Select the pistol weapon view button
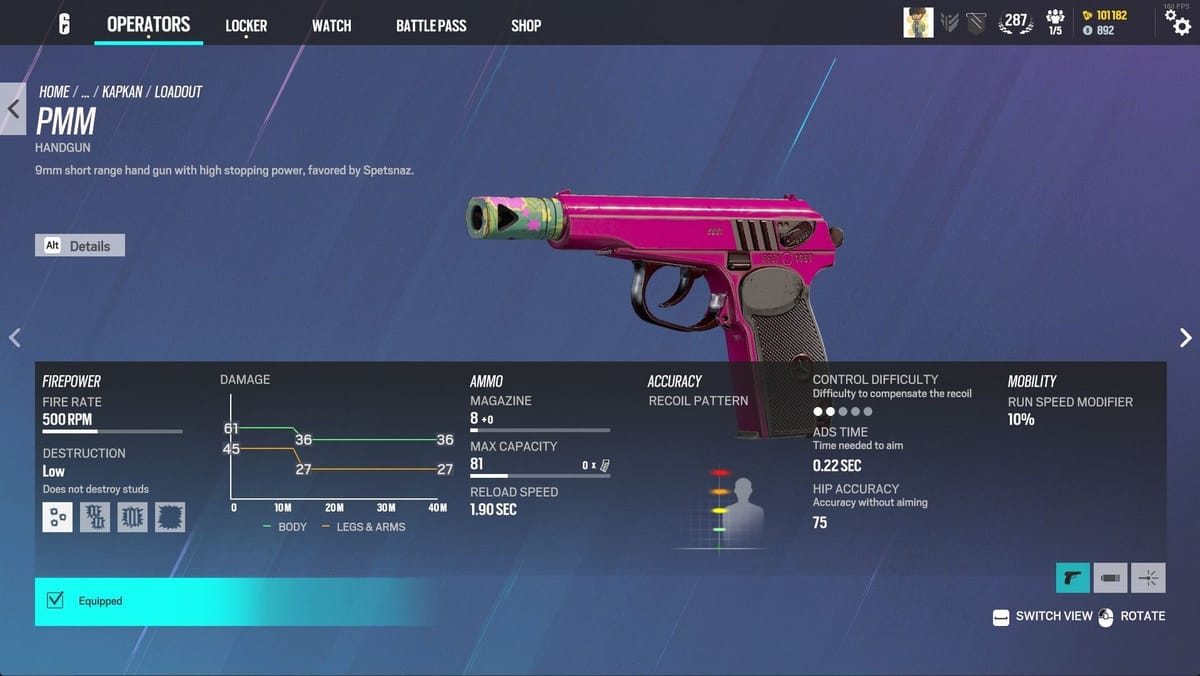1200x676 pixels. click(1073, 577)
